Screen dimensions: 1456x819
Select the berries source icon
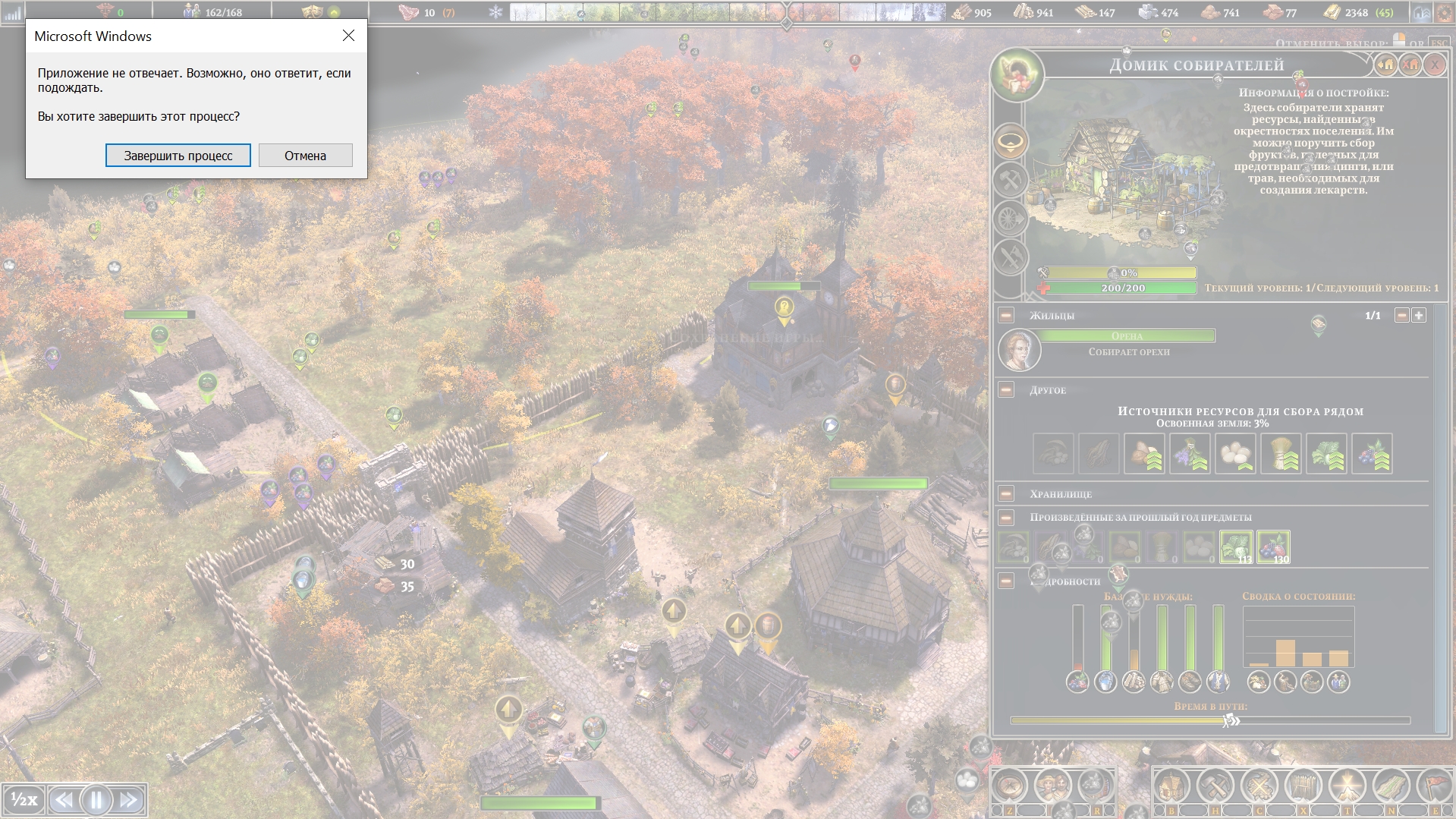(x=1372, y=454)
